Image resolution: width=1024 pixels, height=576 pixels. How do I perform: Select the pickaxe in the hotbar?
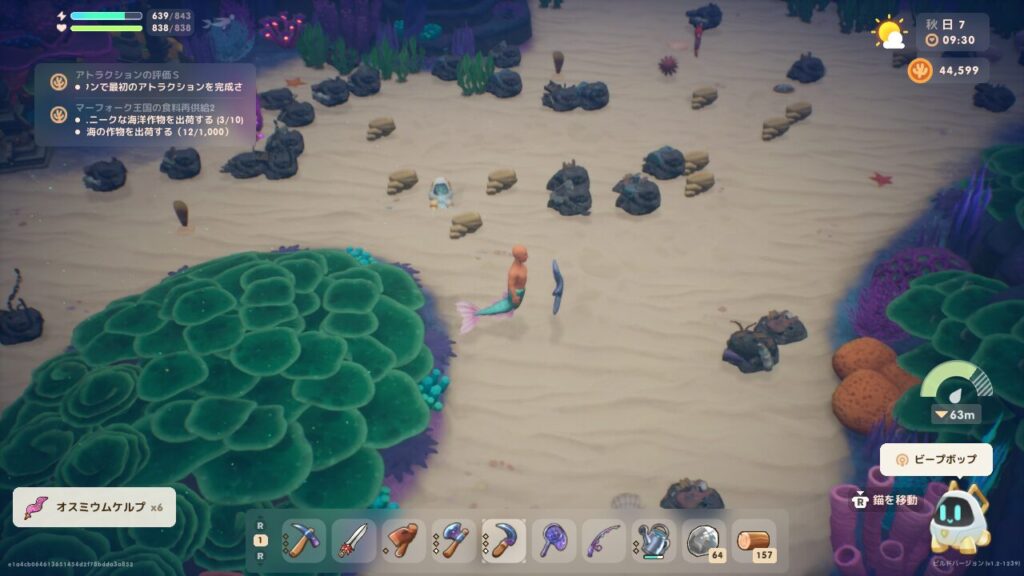[x=304, y=541]
